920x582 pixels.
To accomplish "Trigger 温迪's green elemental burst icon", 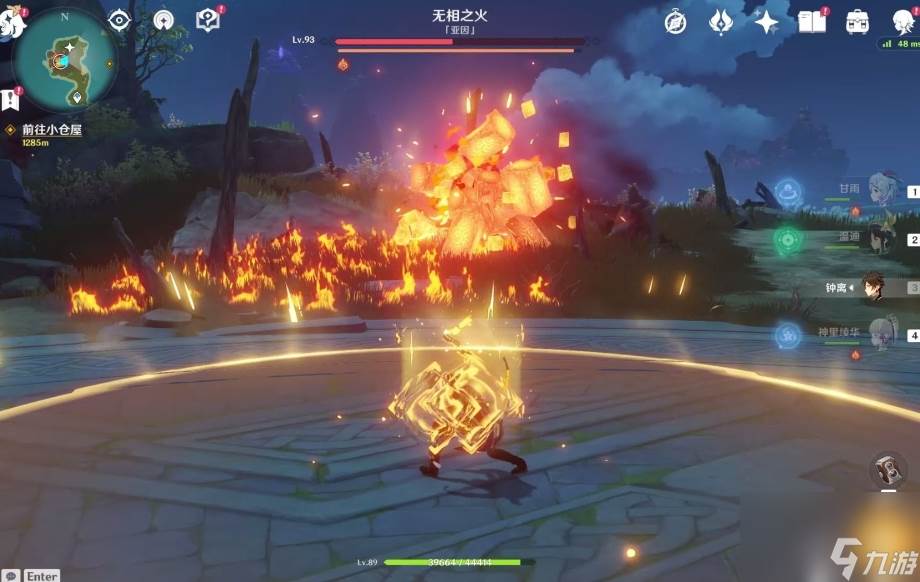I will (788, 240).
